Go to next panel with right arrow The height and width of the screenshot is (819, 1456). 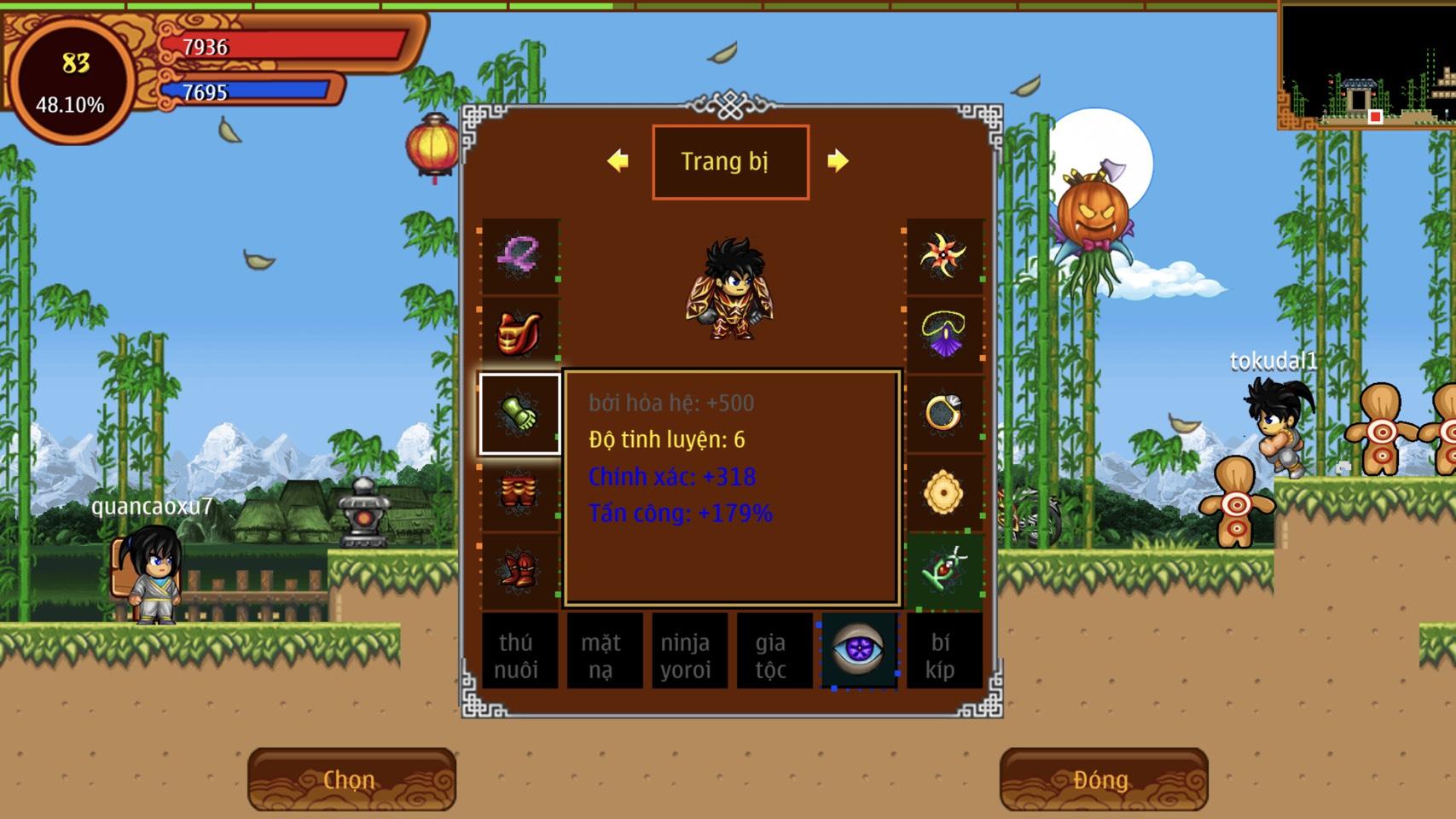(x=838, y=160)
